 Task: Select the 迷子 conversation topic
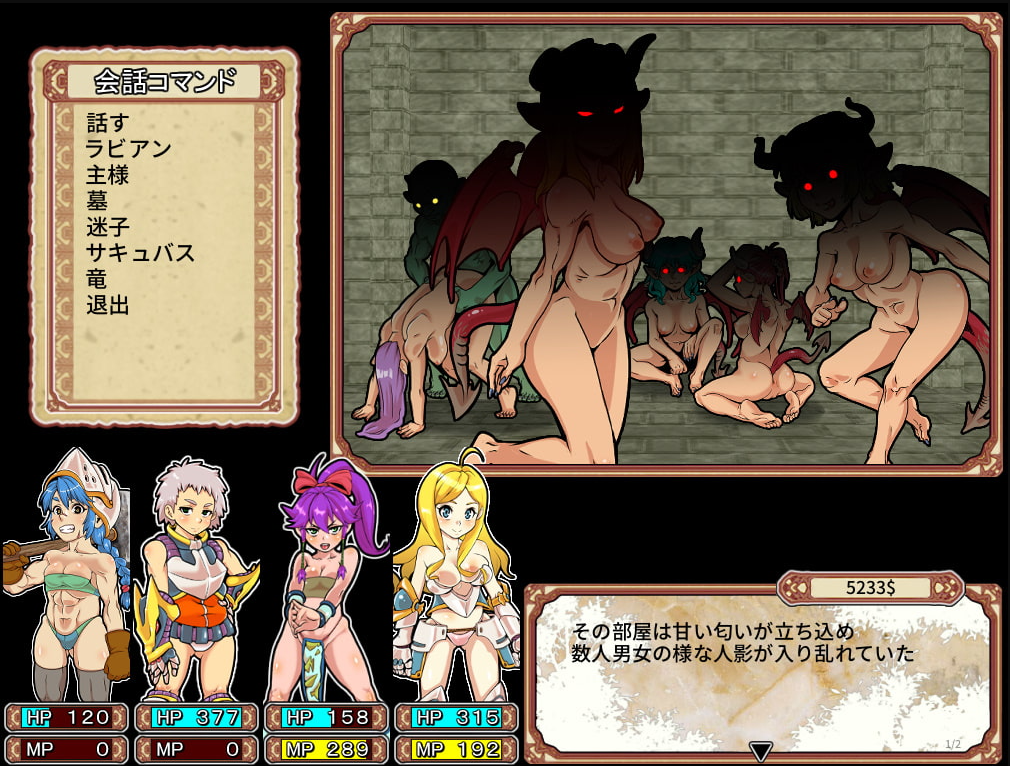(x=108, y=227)
